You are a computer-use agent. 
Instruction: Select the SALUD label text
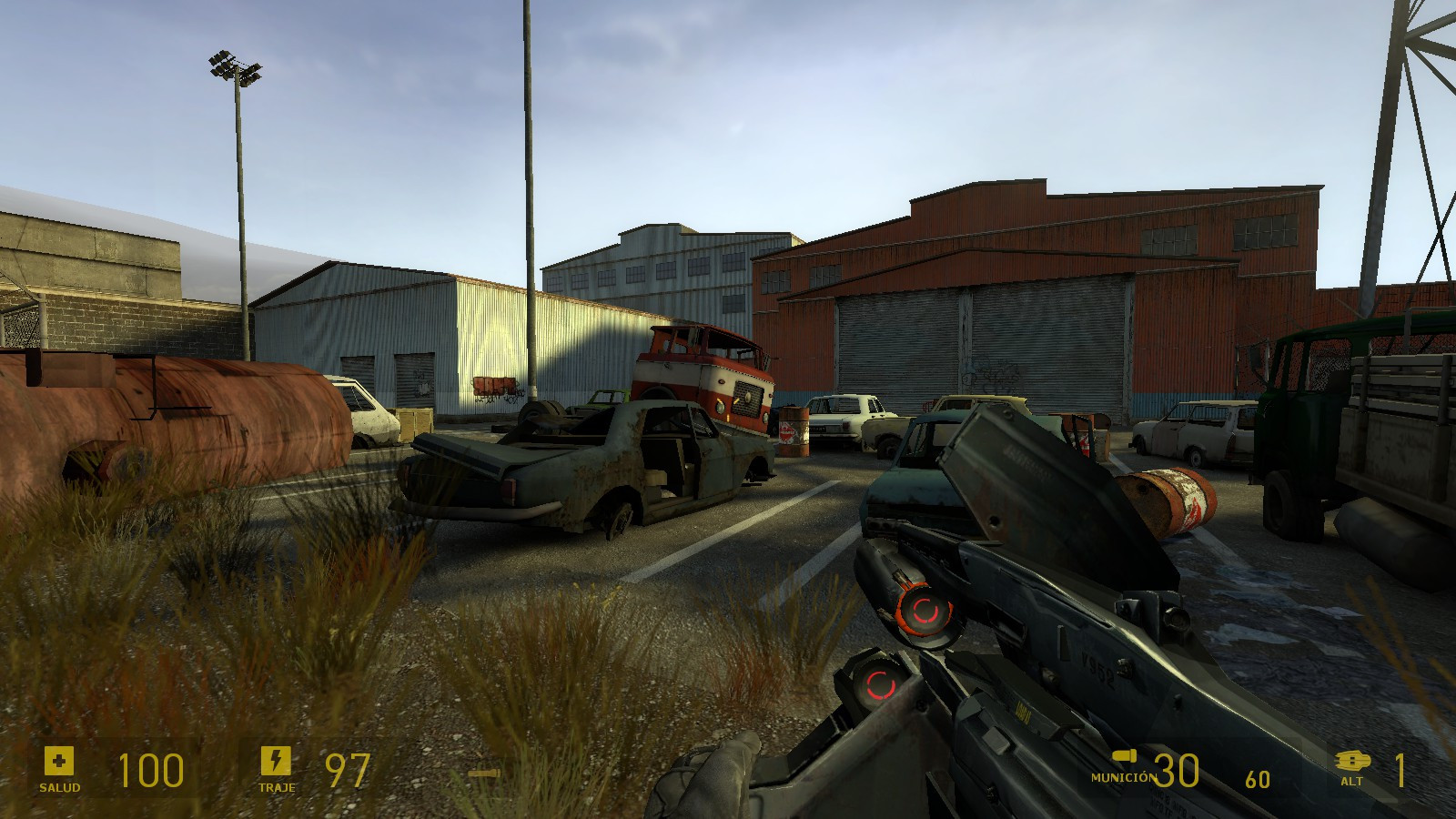click(57, 786)
